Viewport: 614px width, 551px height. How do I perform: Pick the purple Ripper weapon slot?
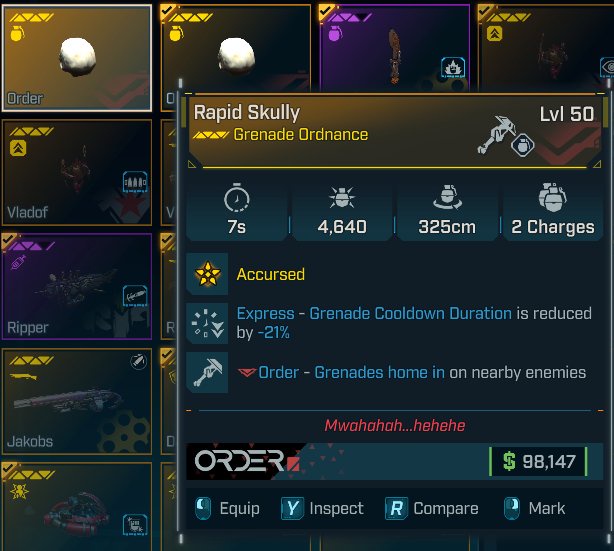point(77,285)
